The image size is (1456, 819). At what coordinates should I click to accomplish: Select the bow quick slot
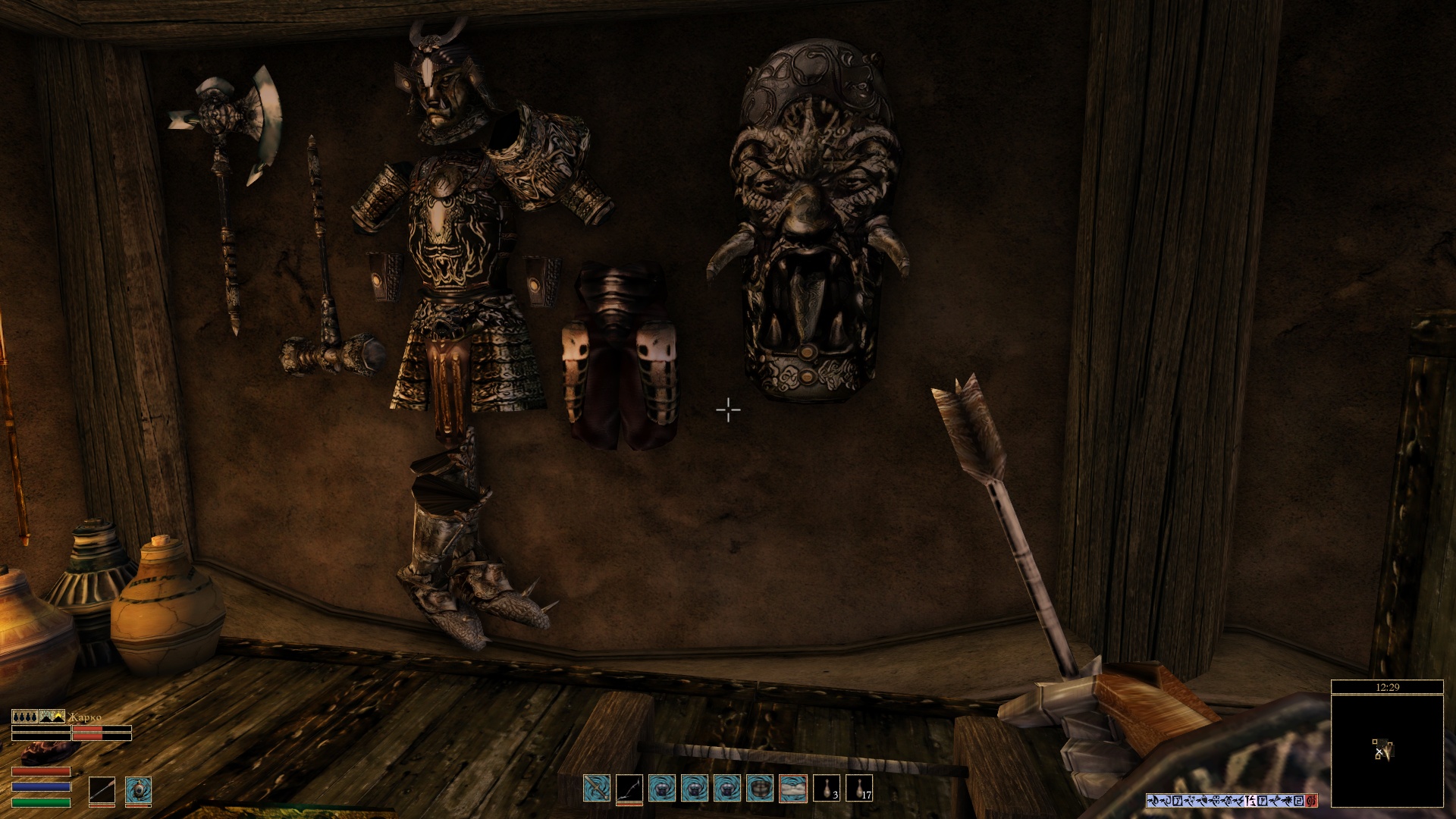click(629, 789)
